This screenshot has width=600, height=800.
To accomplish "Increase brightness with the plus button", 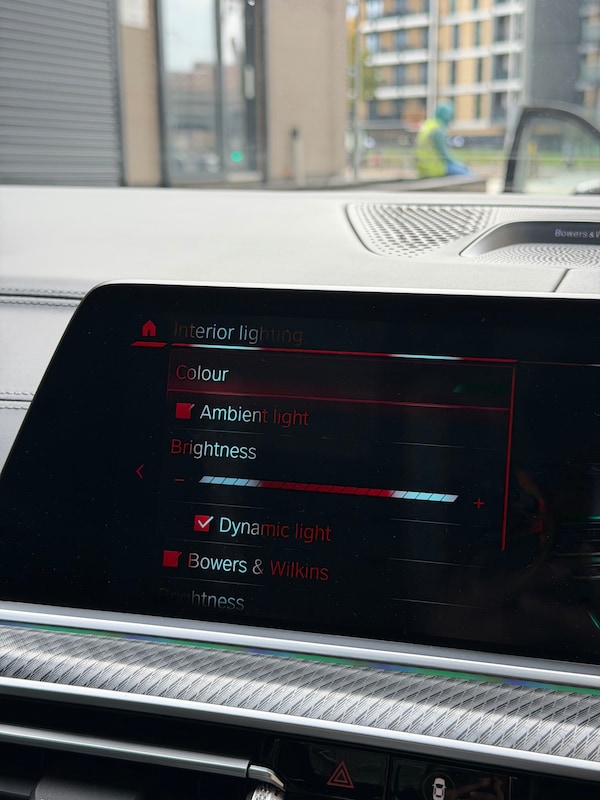I will (478, 503).
